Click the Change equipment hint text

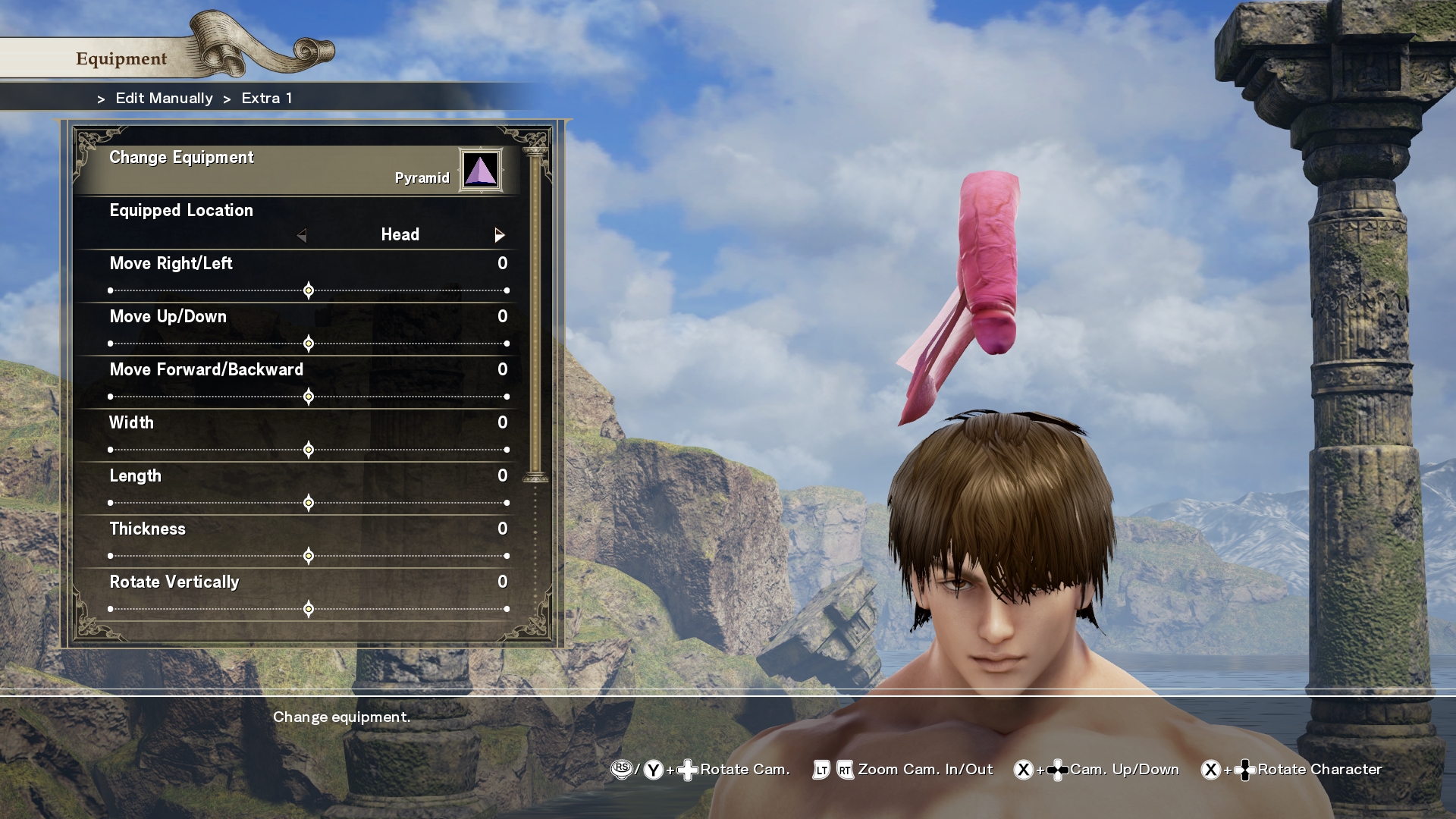(343, 717)
